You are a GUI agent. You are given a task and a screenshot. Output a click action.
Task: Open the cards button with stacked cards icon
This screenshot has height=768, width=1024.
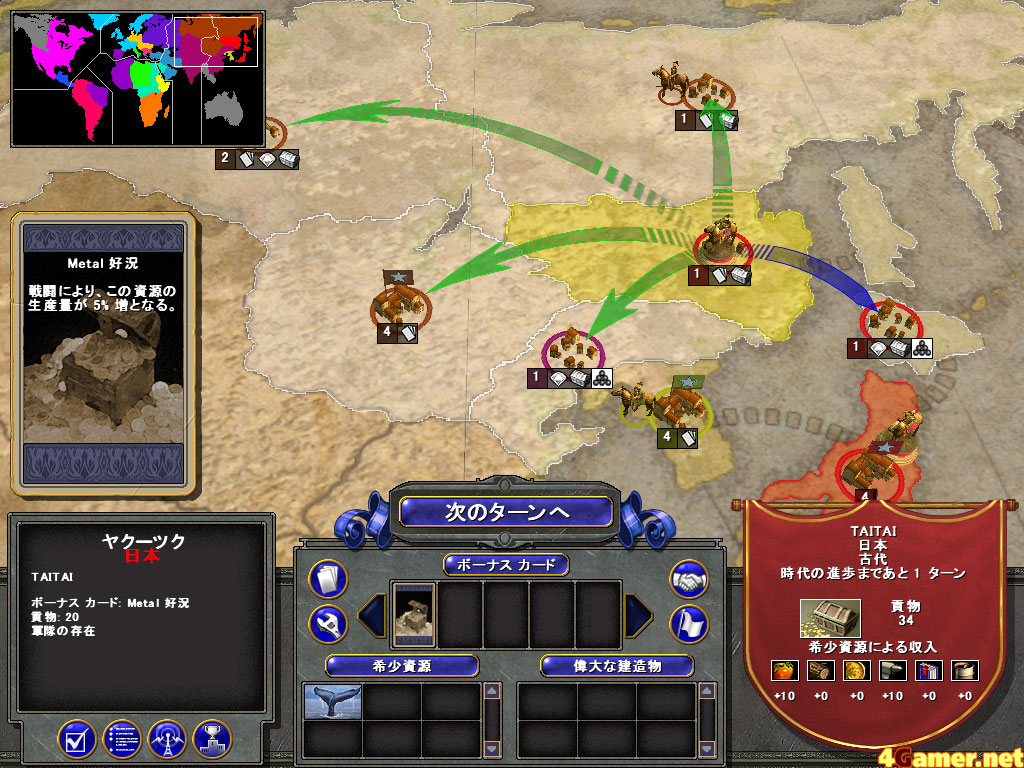327,577
